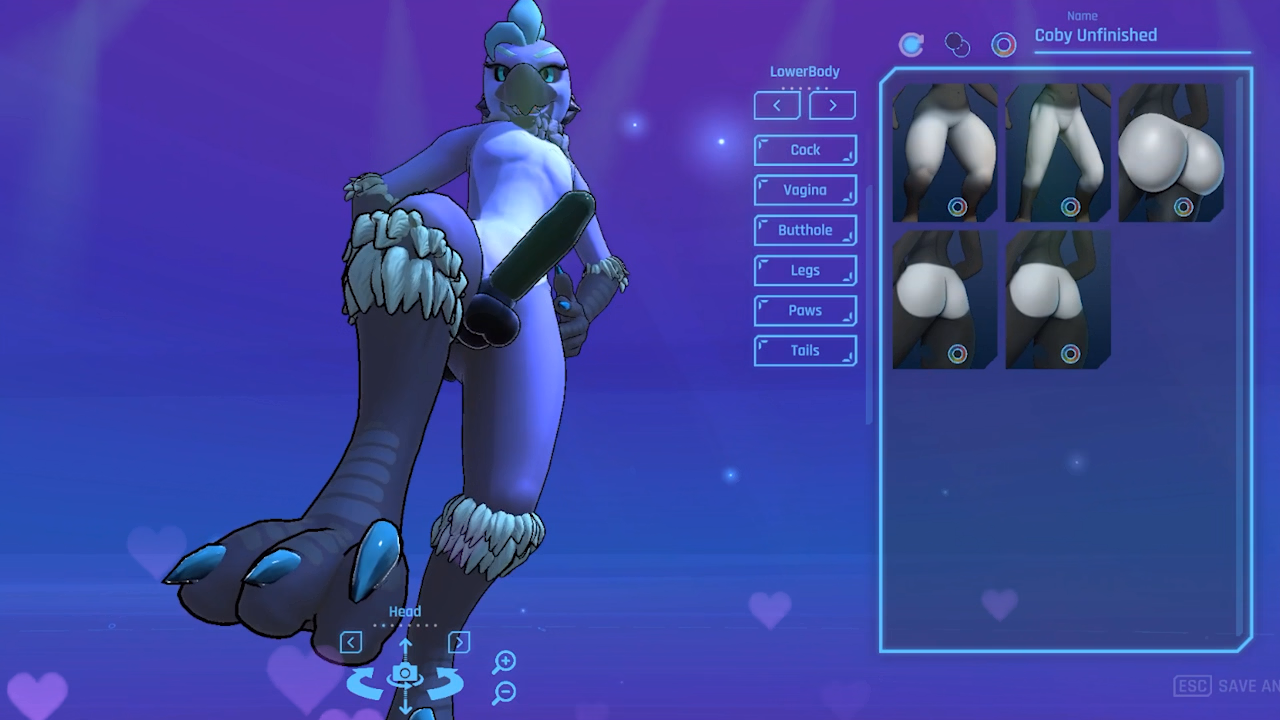
Task: Click the blue swirl icon
Action: click(911, 44)
